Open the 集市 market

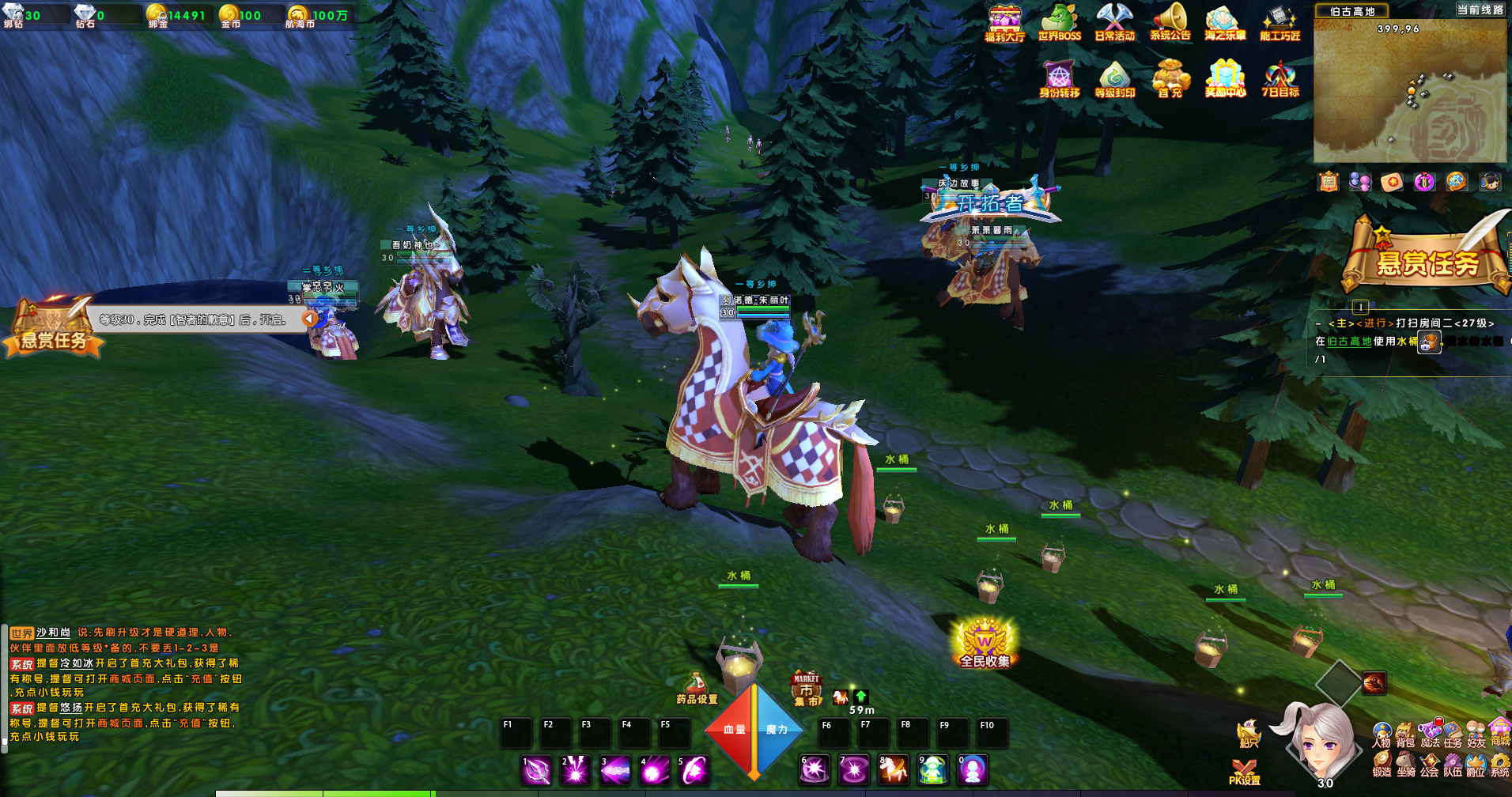pos(807,689)
